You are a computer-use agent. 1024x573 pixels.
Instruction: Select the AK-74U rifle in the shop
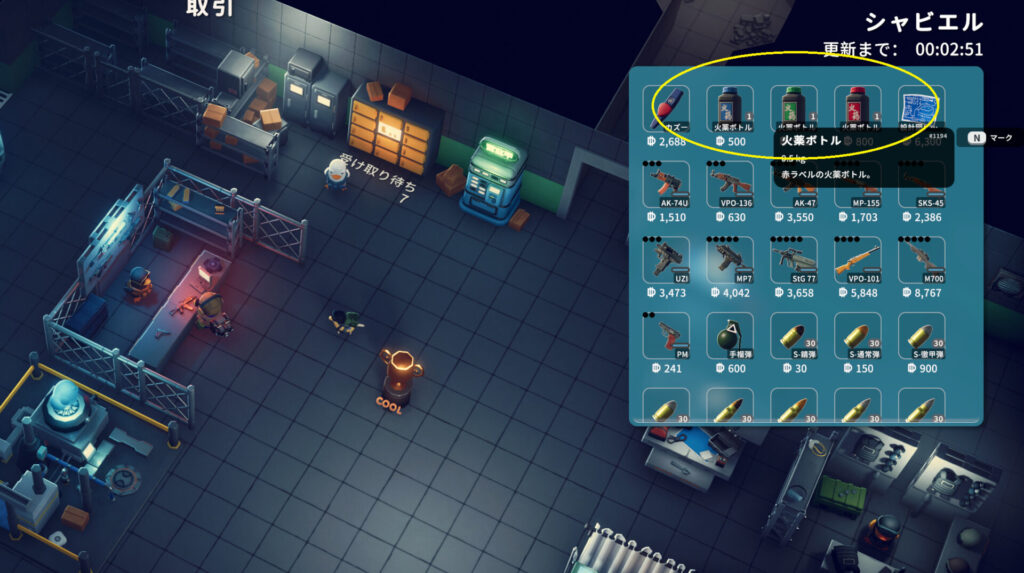(x=666, y=185)
